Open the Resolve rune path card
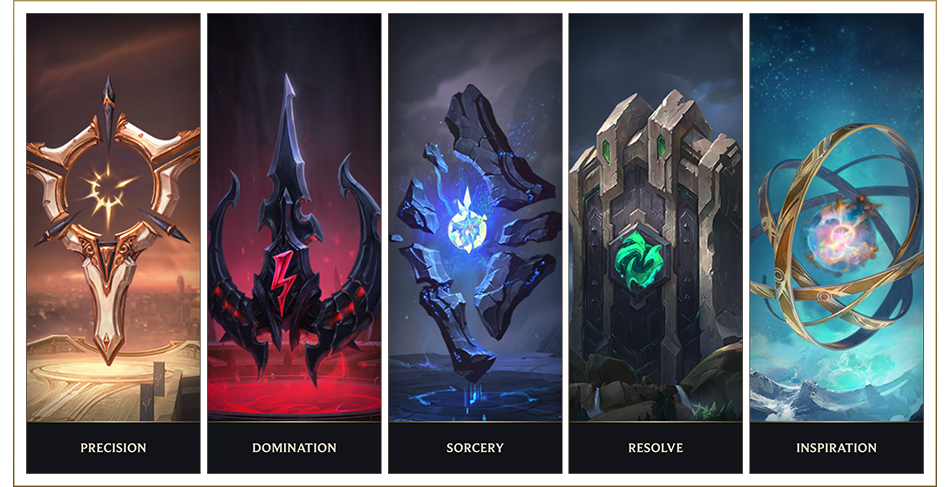This screenshot has height=487, width=950. coord(656,240)
